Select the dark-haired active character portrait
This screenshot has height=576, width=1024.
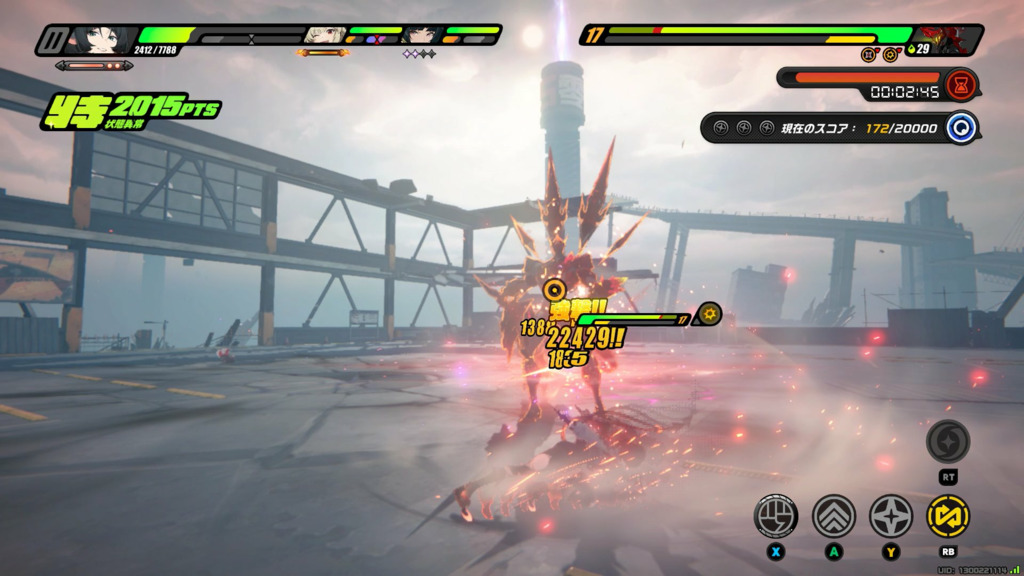100,40
